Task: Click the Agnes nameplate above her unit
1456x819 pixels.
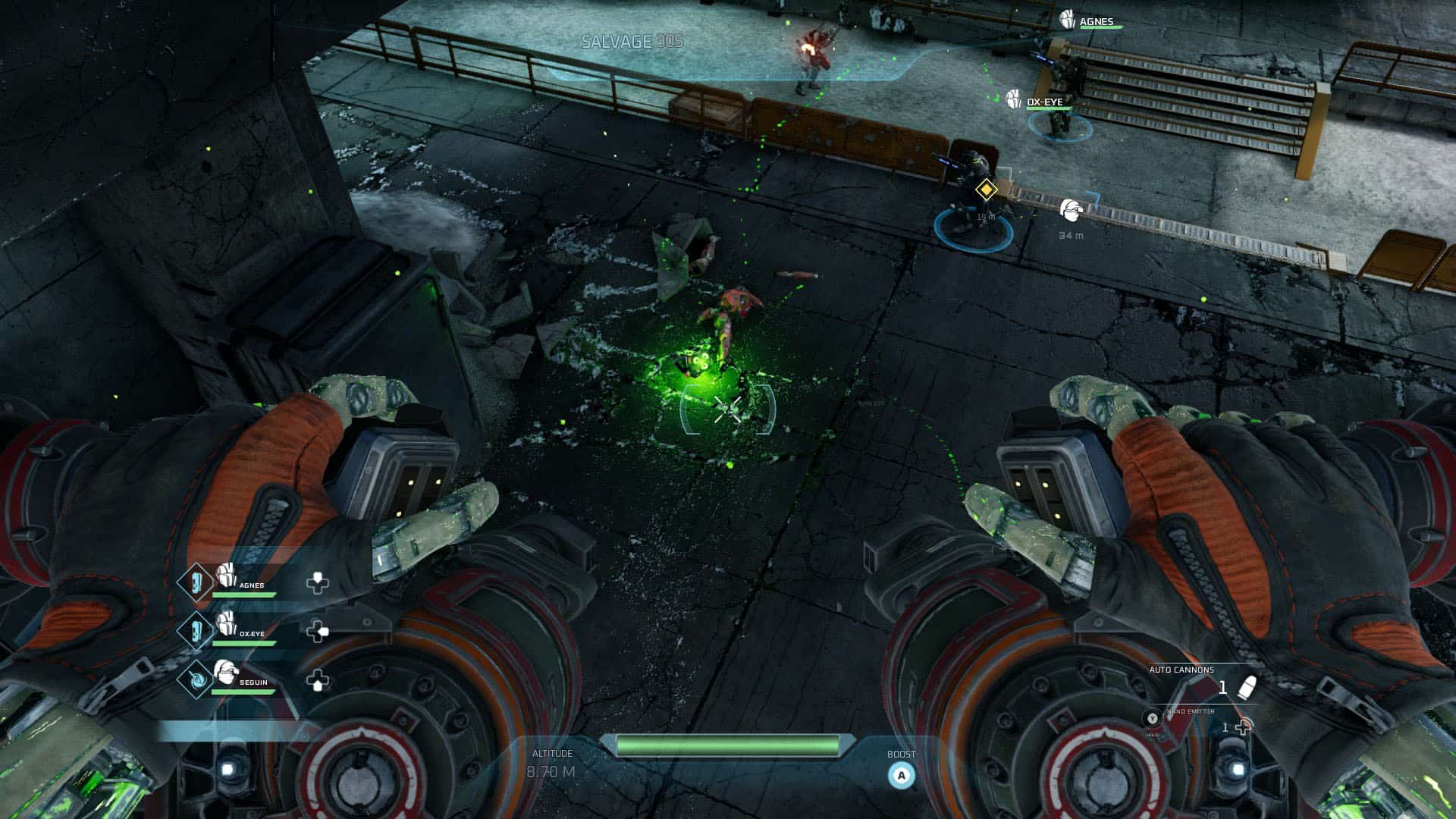Action: pyautogui.click(x=1096, y=21)
